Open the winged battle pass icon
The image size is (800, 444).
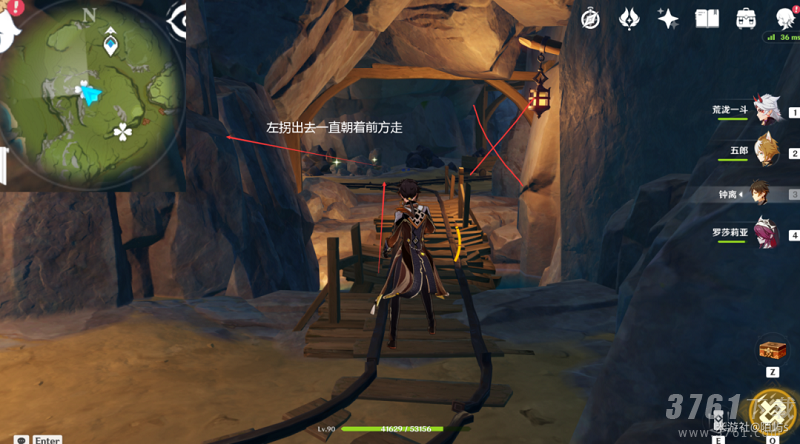click(630, 18)
